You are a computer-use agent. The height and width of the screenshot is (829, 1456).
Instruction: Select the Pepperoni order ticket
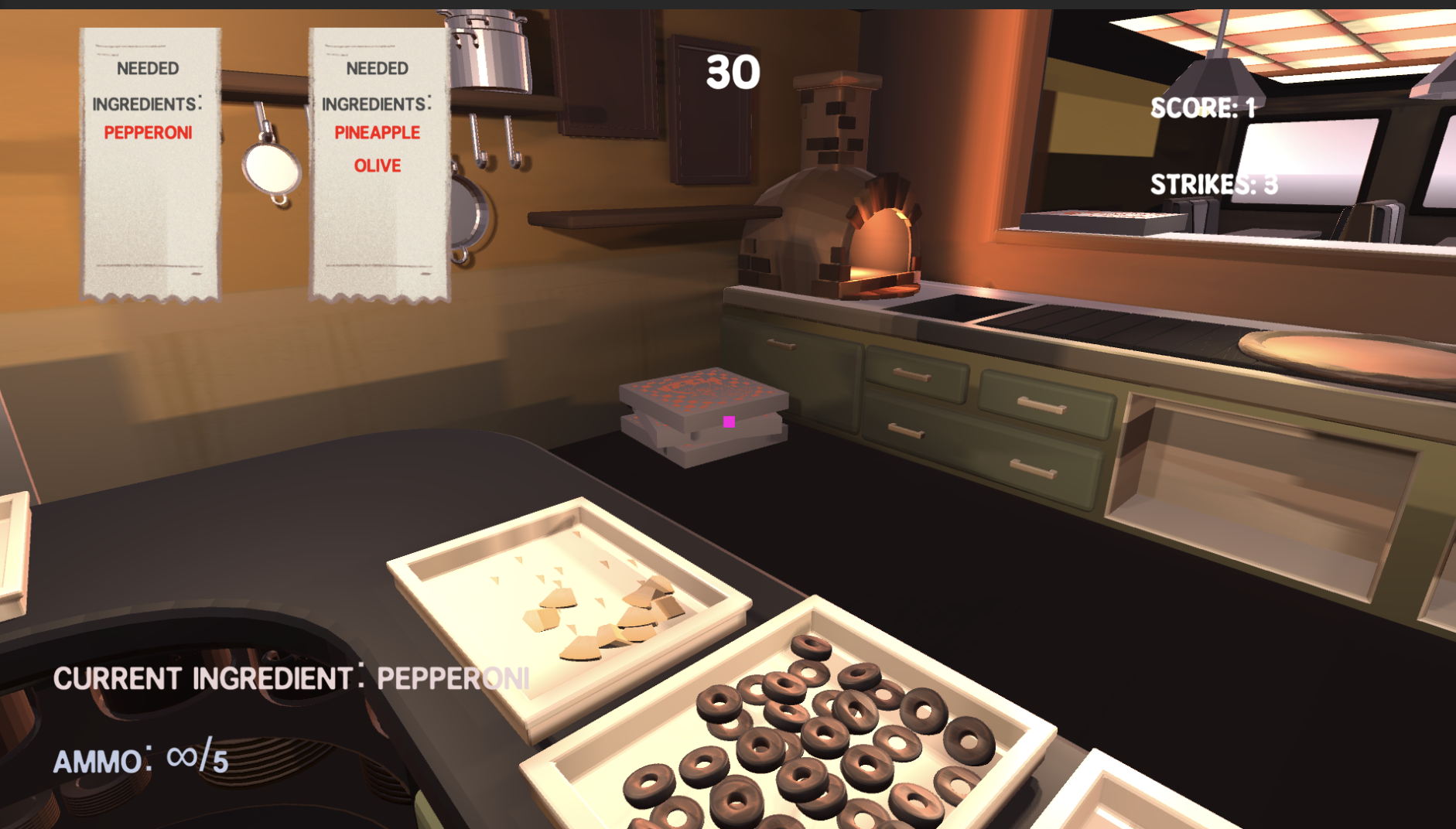click(150, 164)
